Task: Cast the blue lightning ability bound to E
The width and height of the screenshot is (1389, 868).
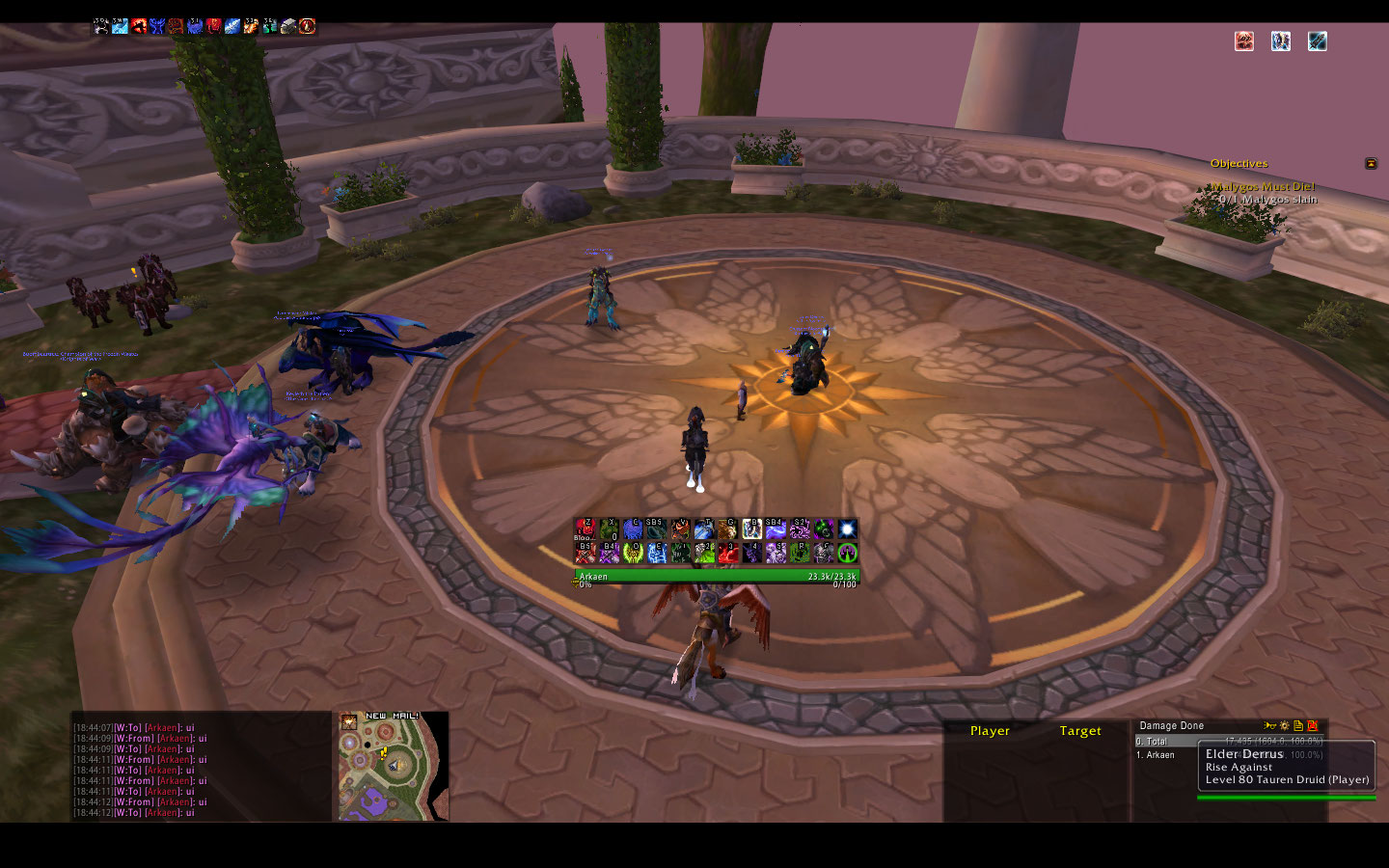Action: tap(657, 553)
